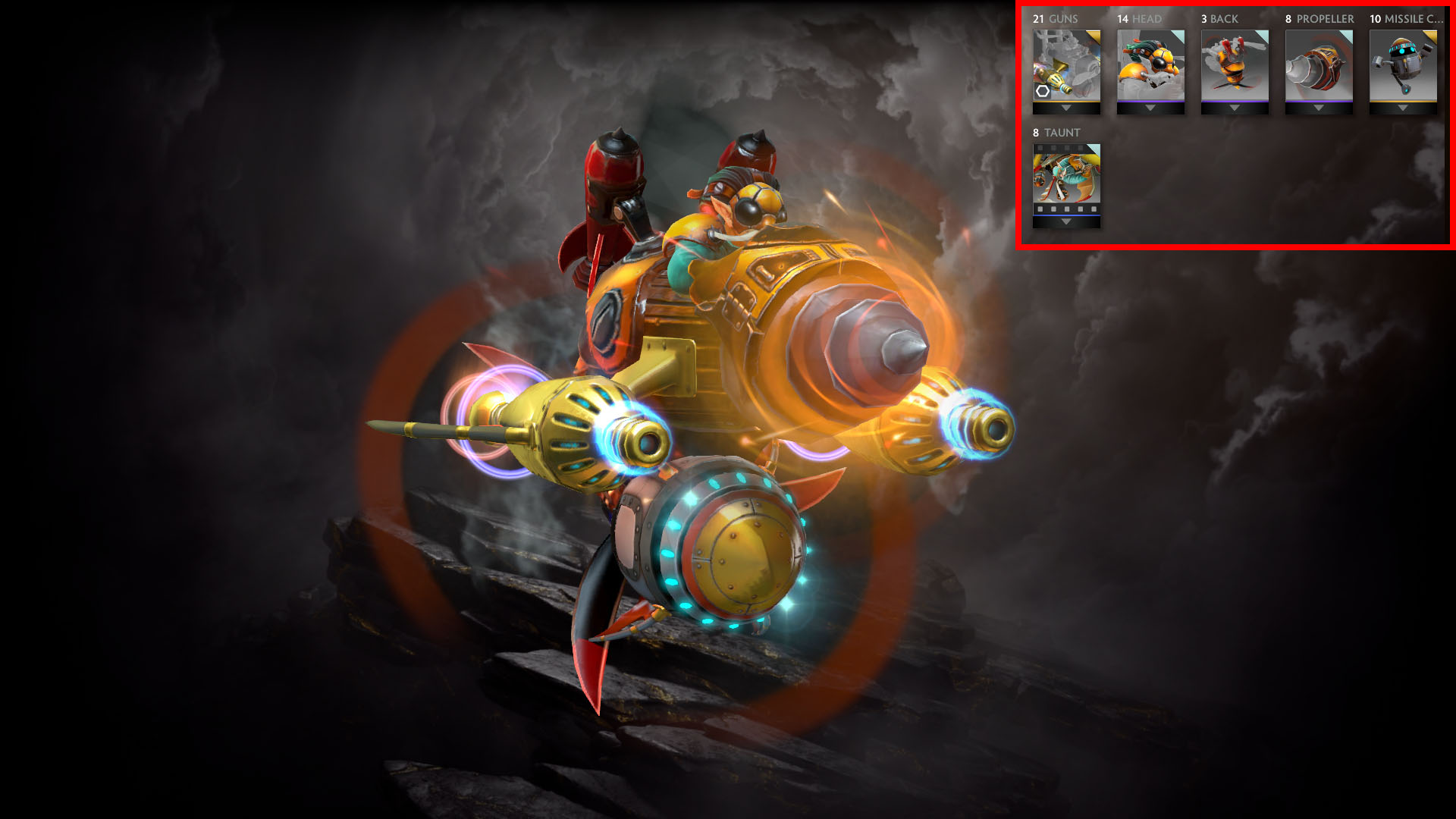The image size is (1456, 819).
Task: Select the Missile Compartment item slot
Action: 1403,65
